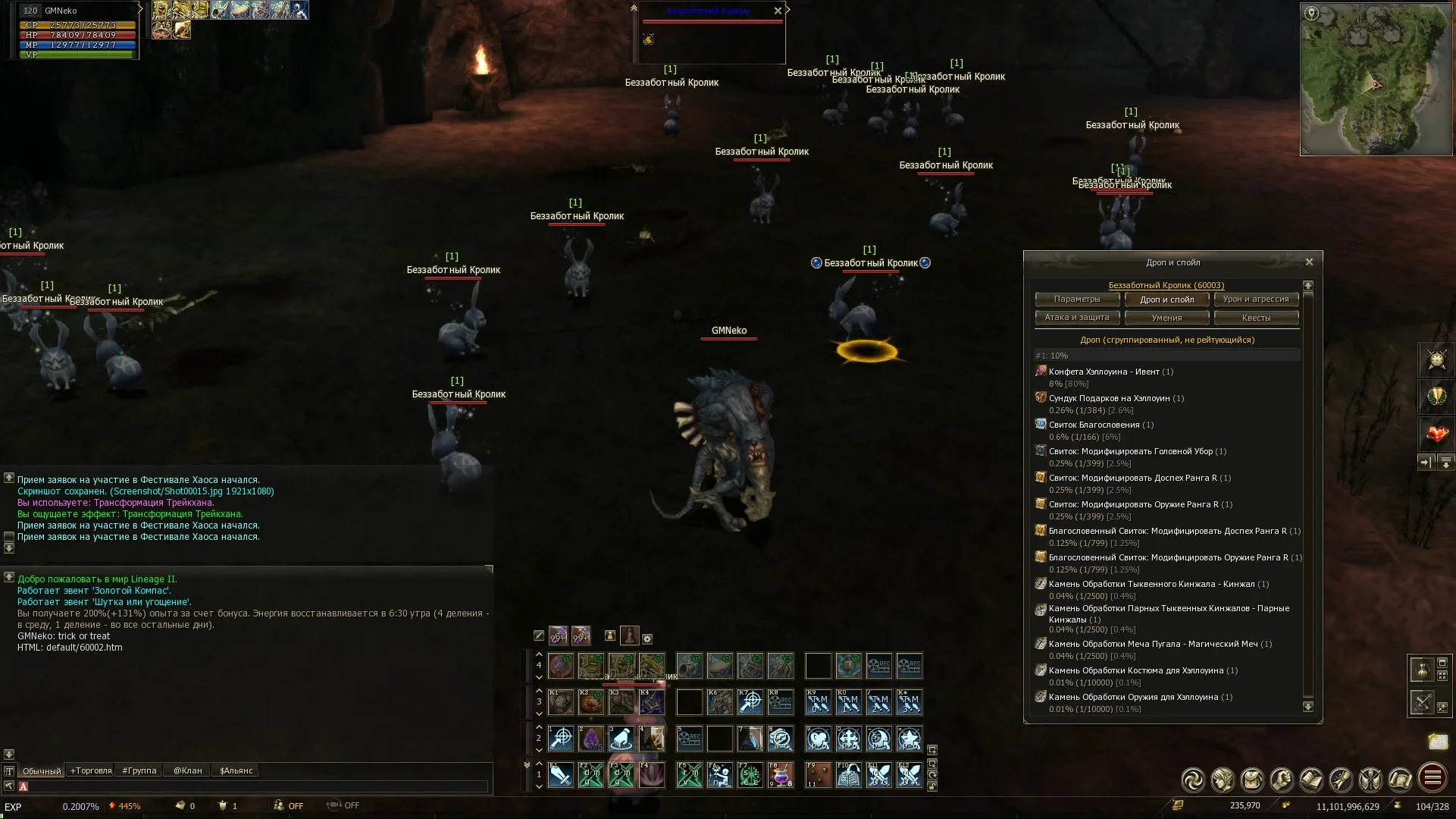Viewport: 1456px width, 819px height.
Task: Open the Параметры section
Action: point(1076,299)
